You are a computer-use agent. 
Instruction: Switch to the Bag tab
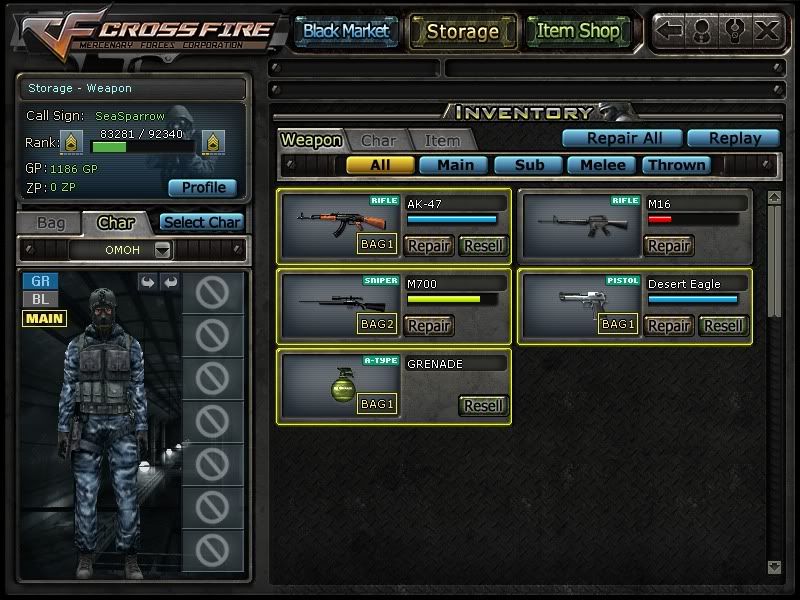(50, 223)
